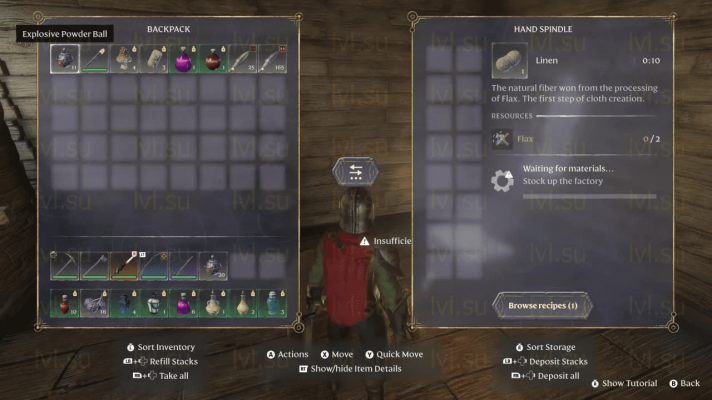Select the feather stack of 165

tap(273, 59)
